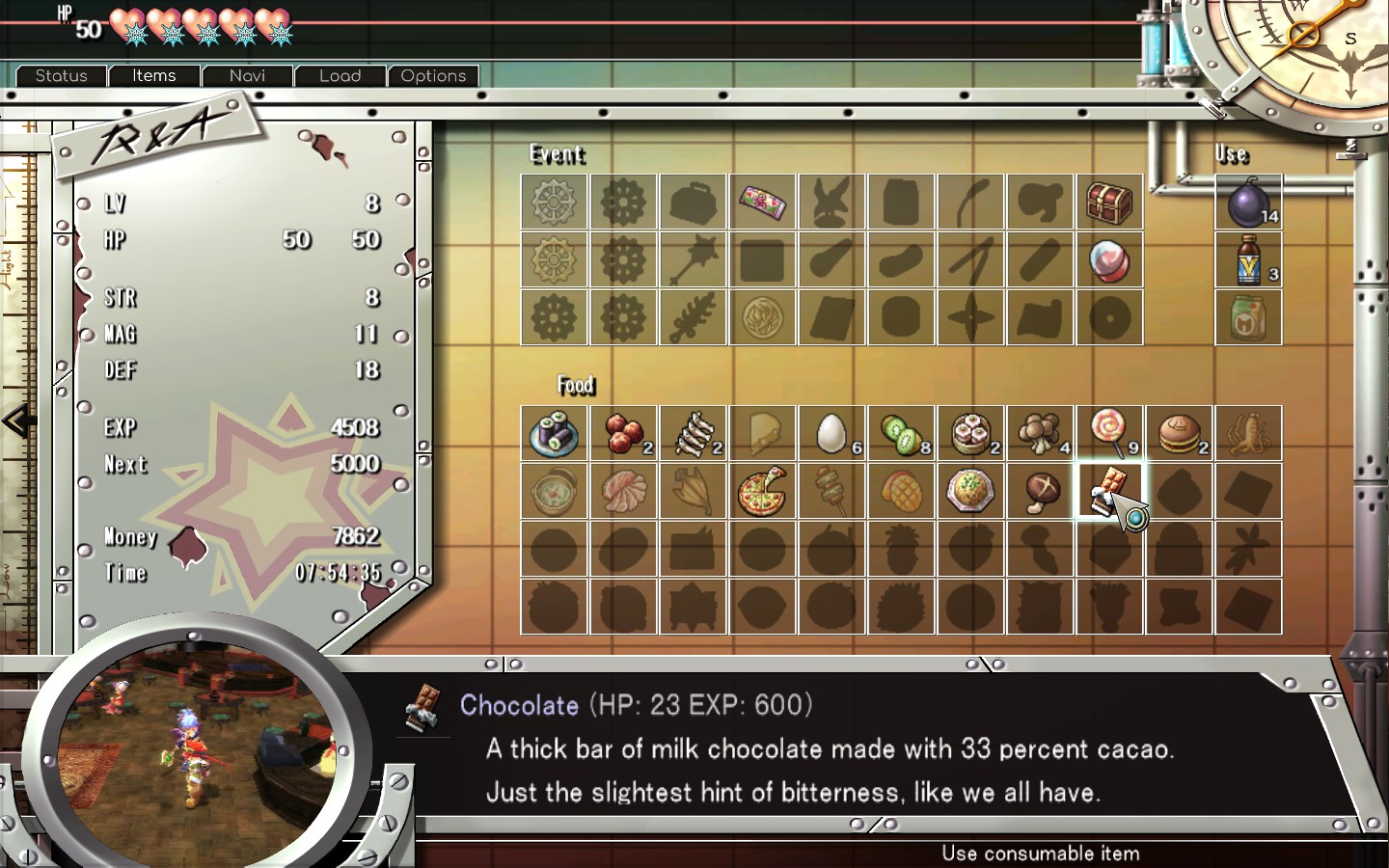Screen dimensions: 1389x868
Task: Switch to the Status tab
Action: tap(61, 76)
